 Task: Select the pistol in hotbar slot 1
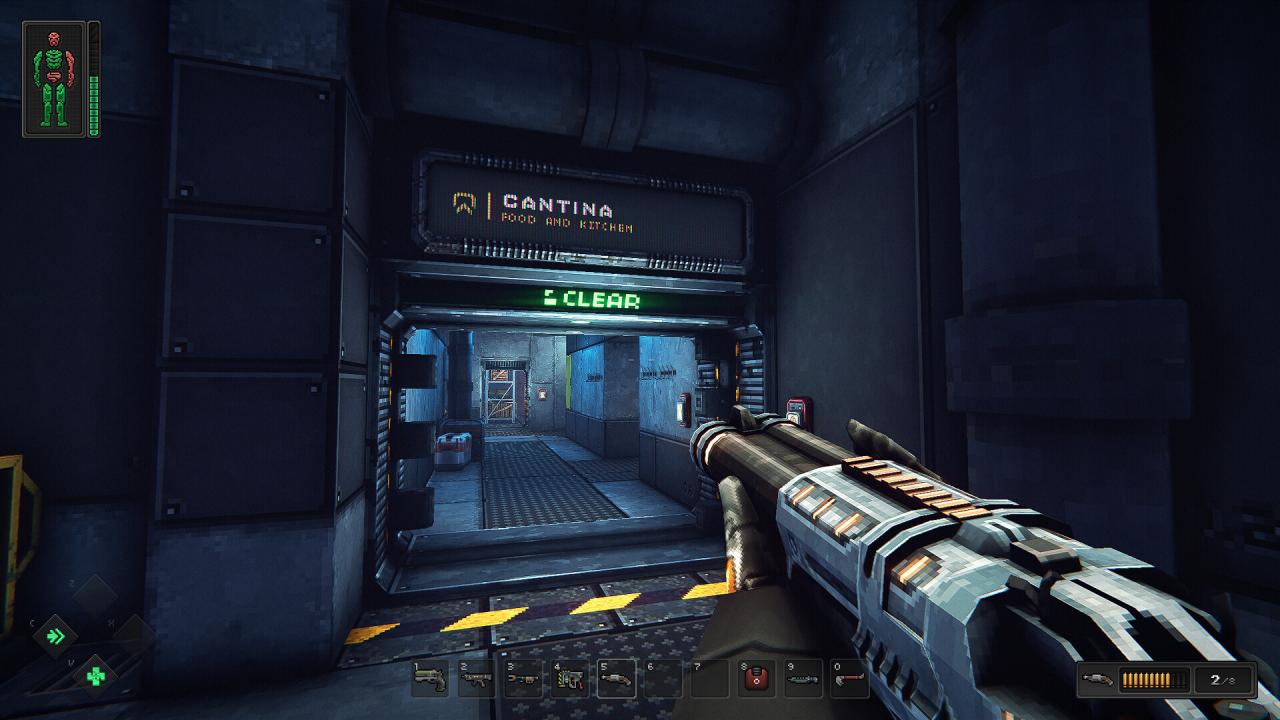tap(430, 679)
